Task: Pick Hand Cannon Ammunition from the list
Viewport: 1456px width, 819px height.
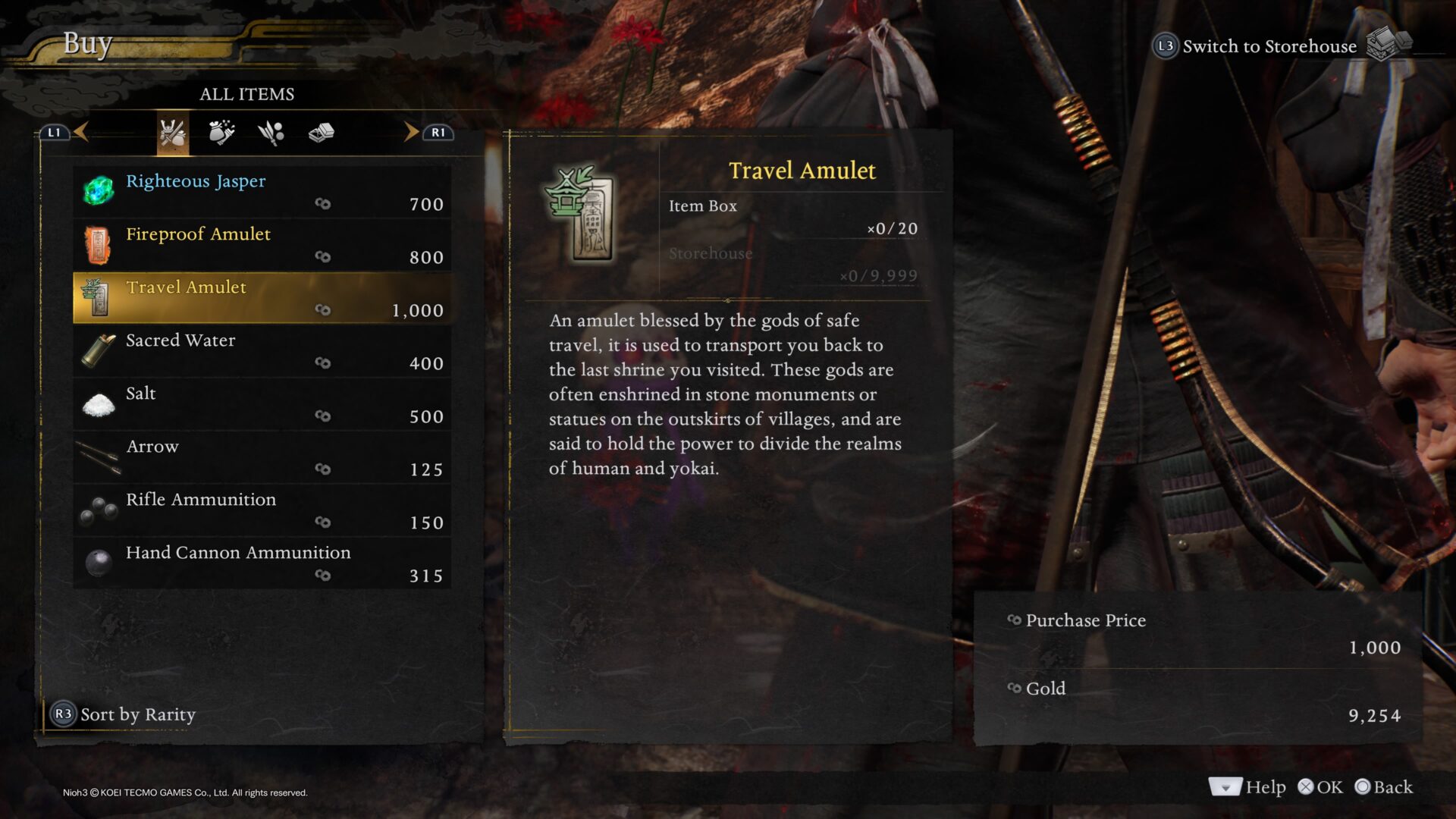Action: click(x=262, y=563)
